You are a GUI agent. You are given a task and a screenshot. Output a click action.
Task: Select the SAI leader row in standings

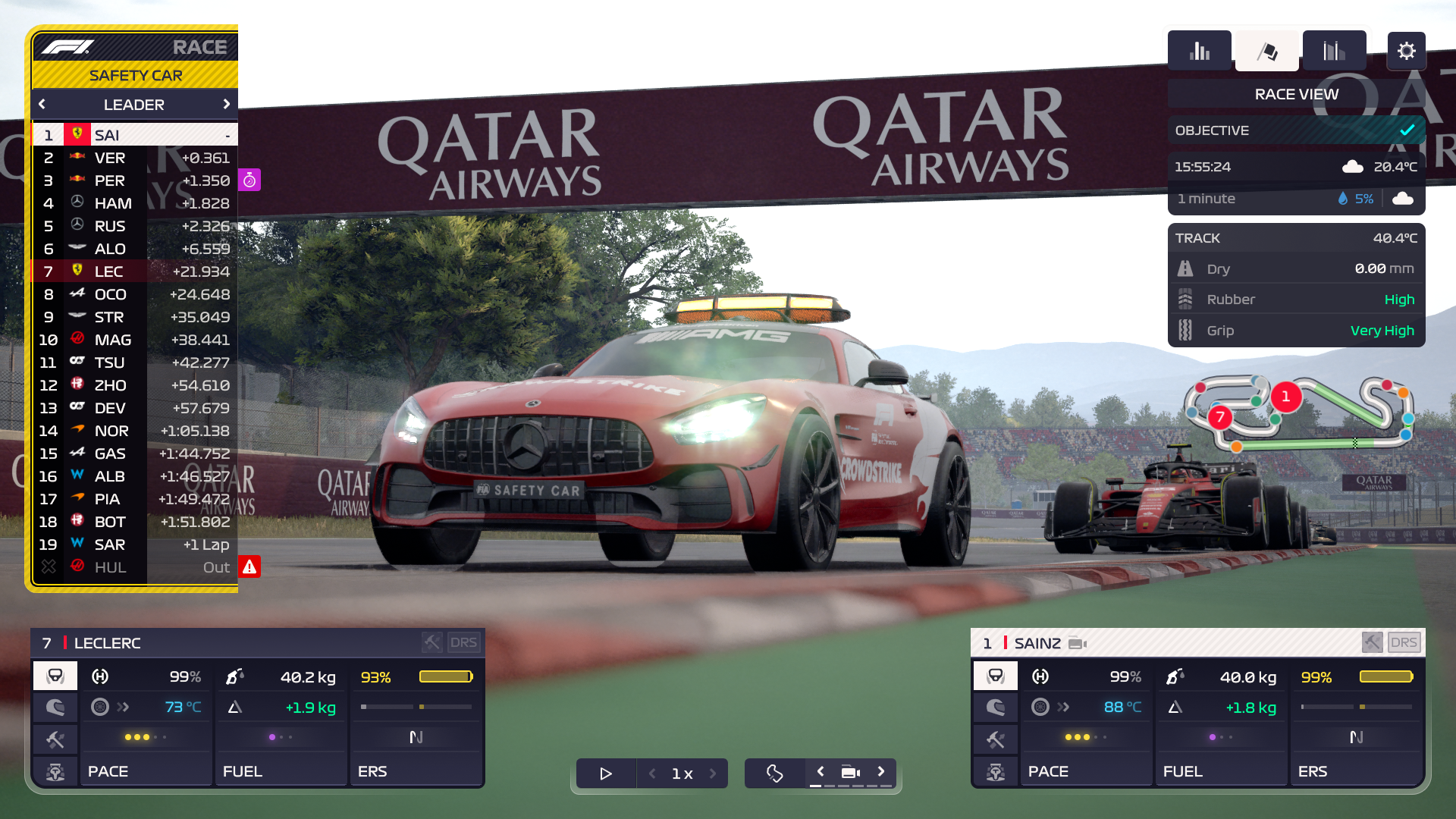[x=135, y=134]
